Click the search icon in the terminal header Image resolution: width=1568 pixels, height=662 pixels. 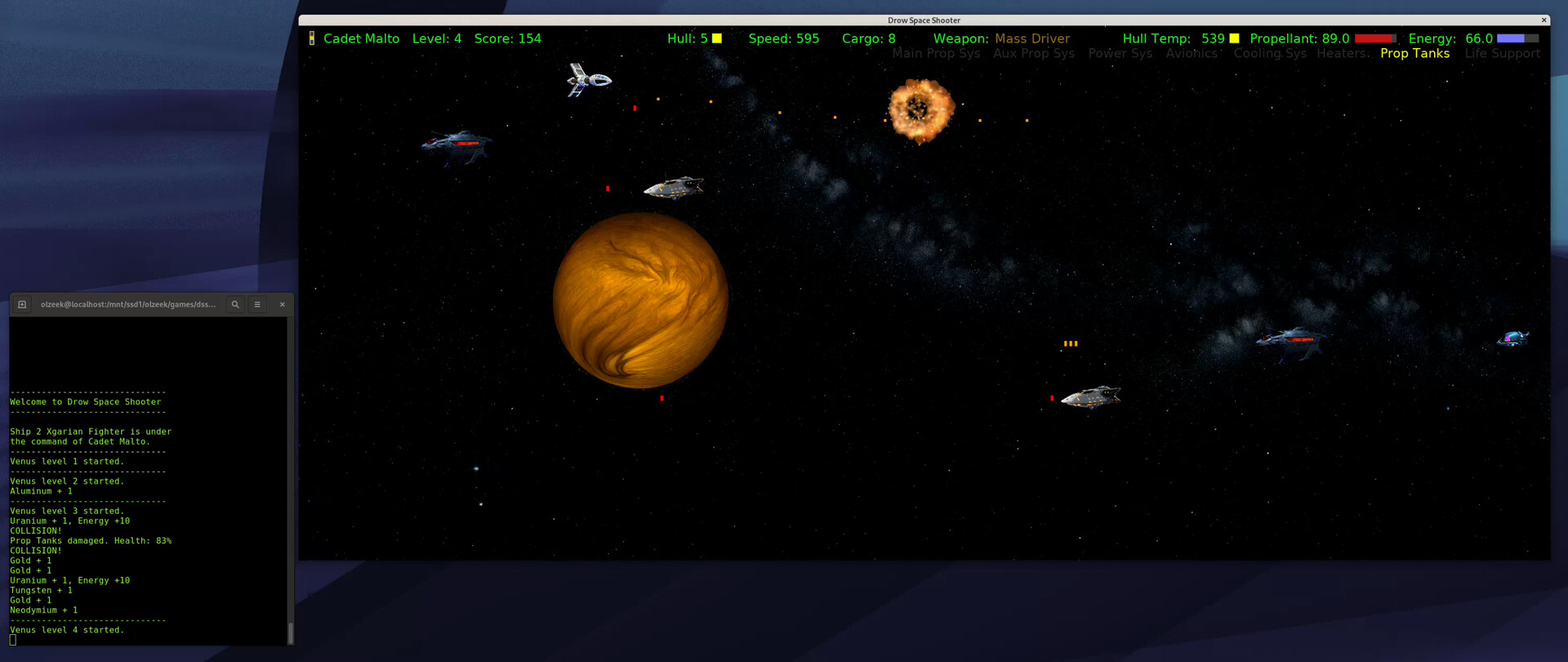(235, 304)
